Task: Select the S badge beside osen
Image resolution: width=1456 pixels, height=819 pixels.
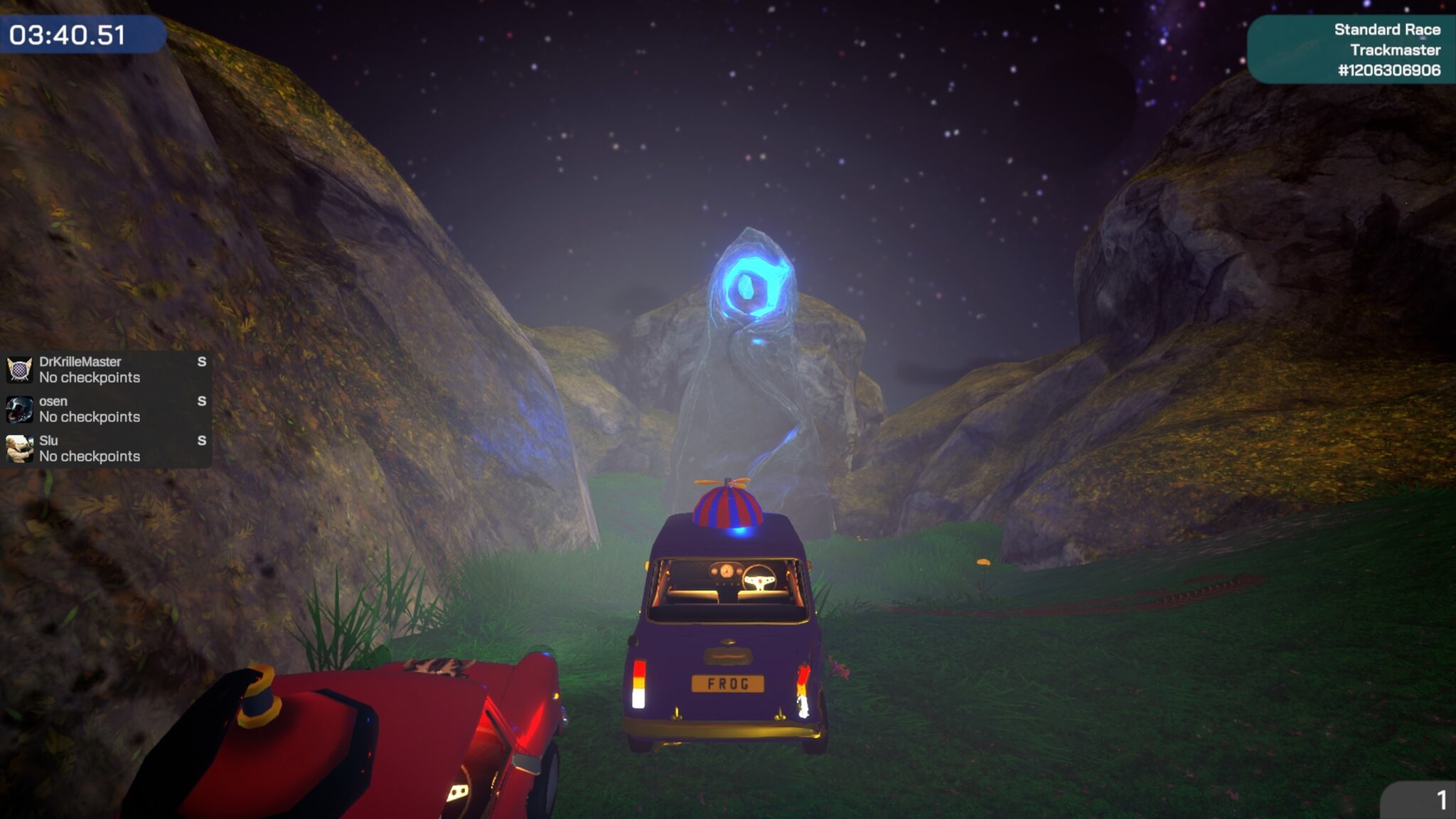Action: 202,401
